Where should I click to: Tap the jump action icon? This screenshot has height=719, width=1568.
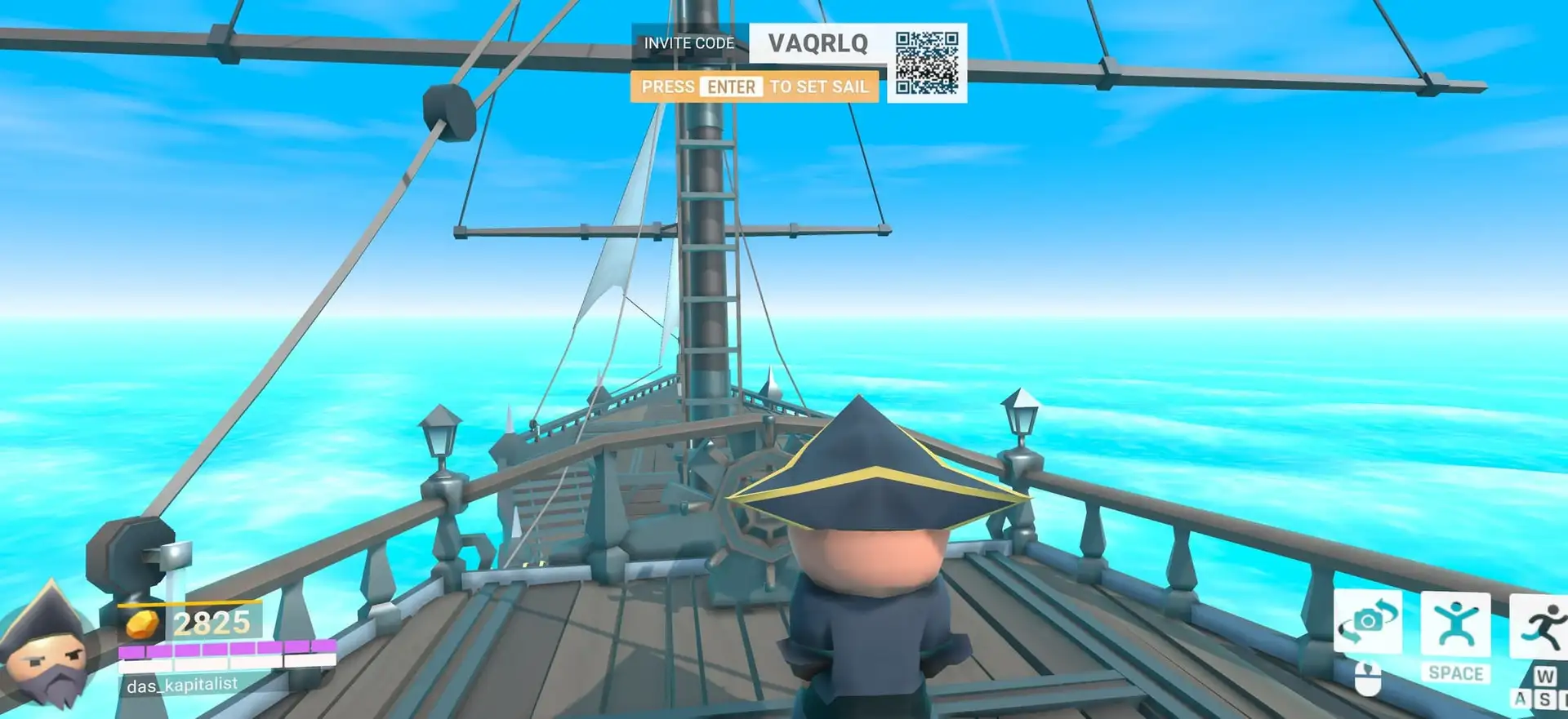[x=1455, y=624]
